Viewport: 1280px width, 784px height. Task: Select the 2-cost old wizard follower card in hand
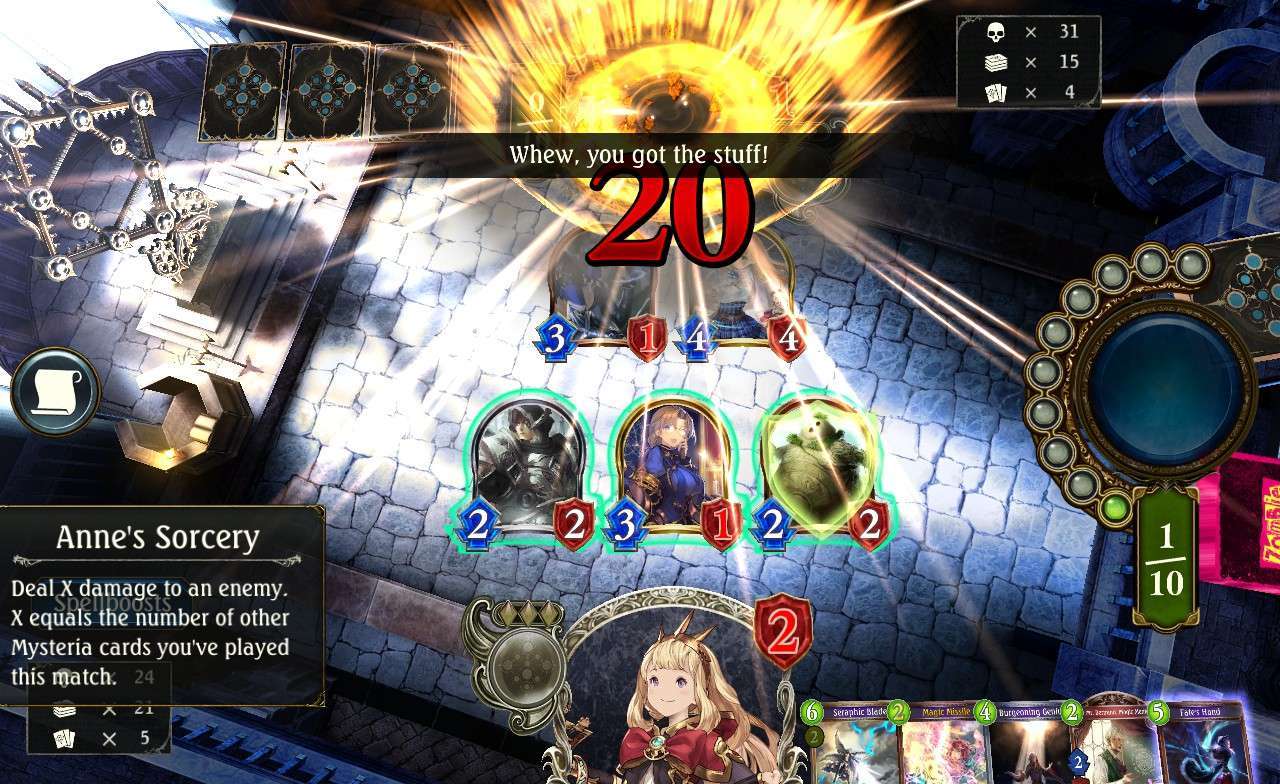1110,745
